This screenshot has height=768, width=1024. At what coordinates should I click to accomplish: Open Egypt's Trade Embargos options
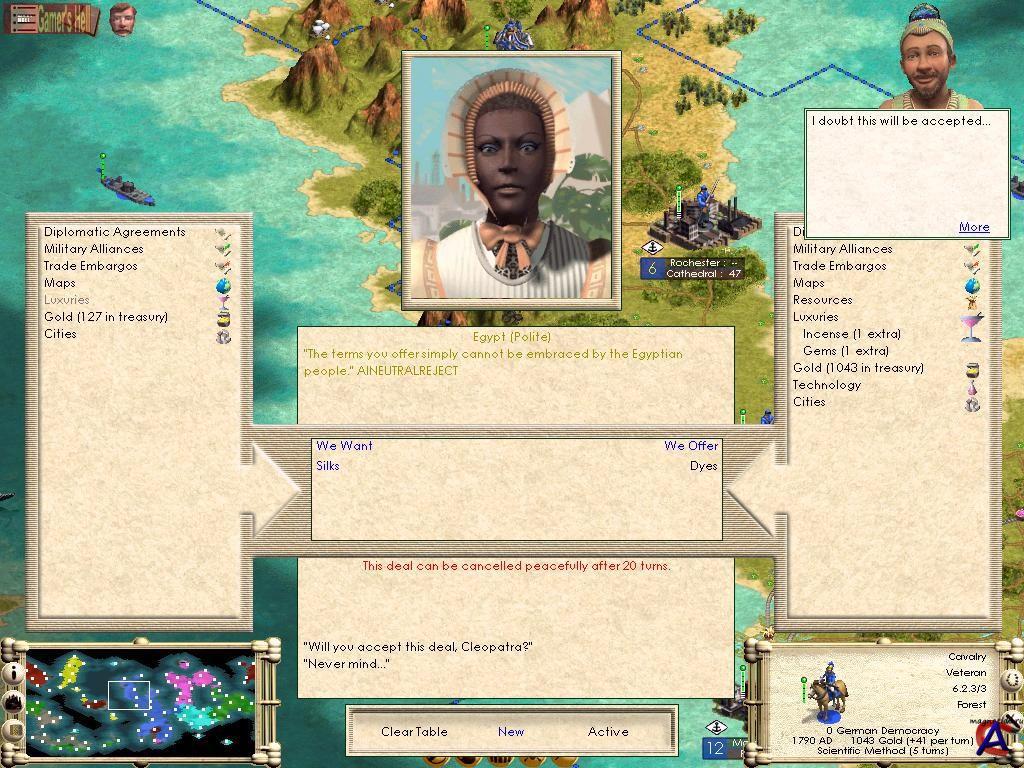90,266
